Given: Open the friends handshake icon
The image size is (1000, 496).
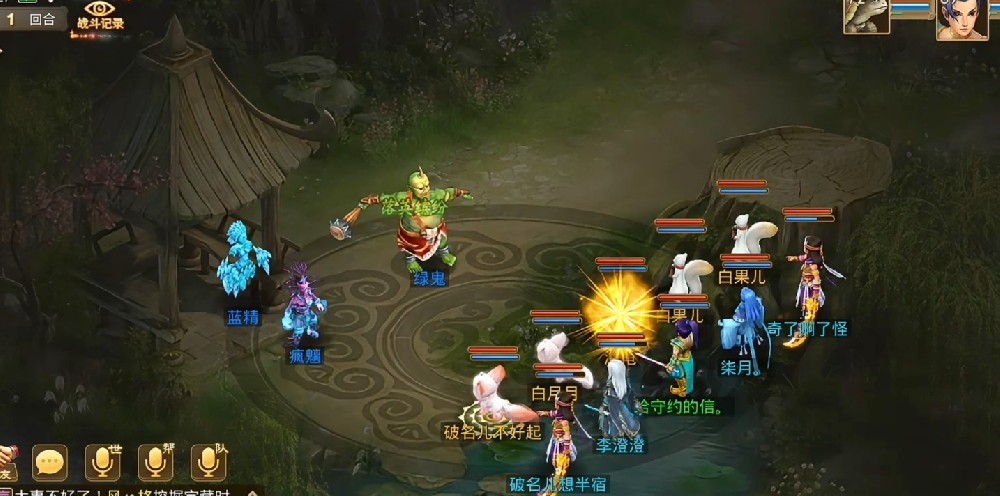Looking at the screenshot, I should [6, 461].
